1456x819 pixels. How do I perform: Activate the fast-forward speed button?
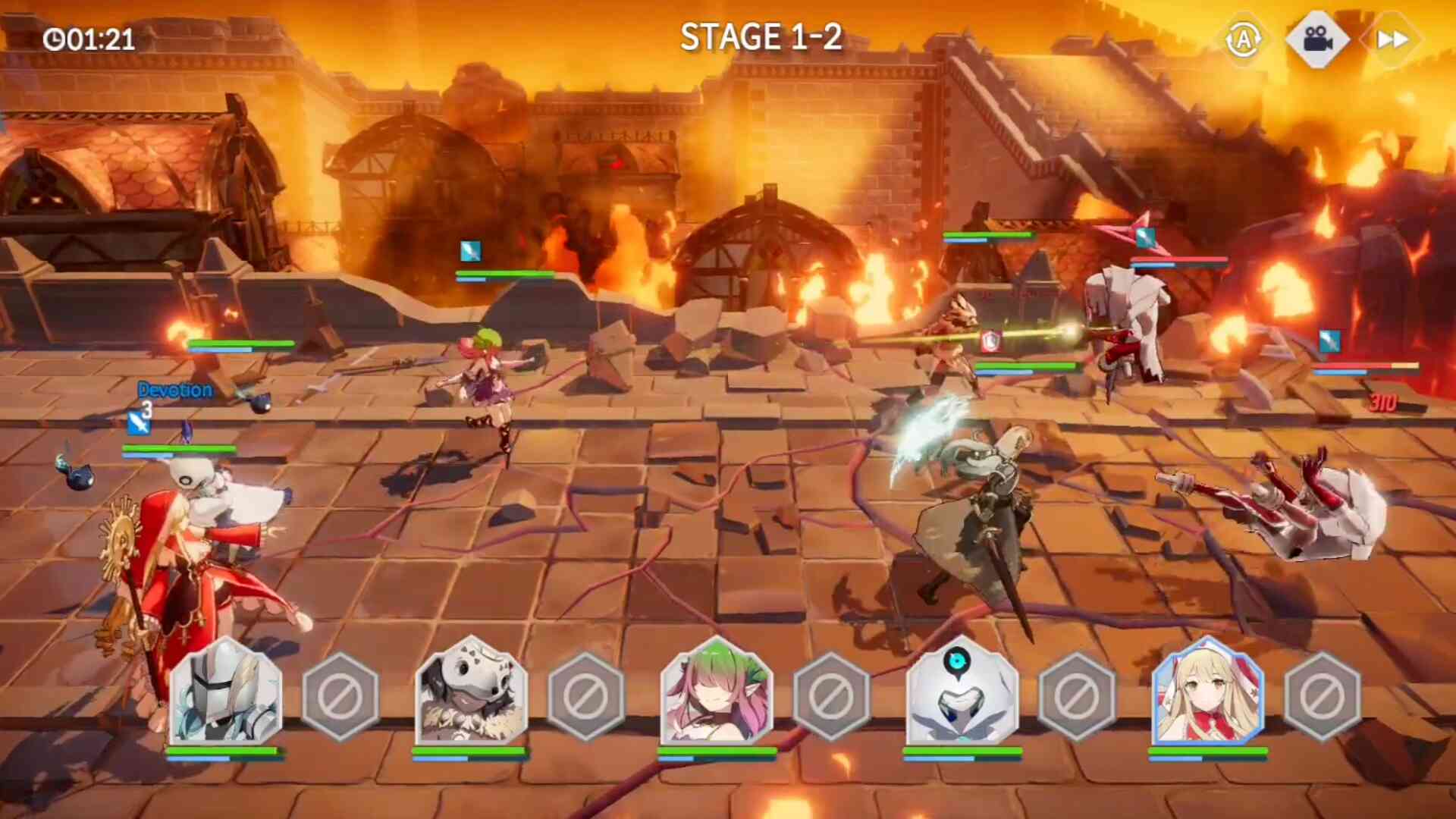click(1392, 39)
